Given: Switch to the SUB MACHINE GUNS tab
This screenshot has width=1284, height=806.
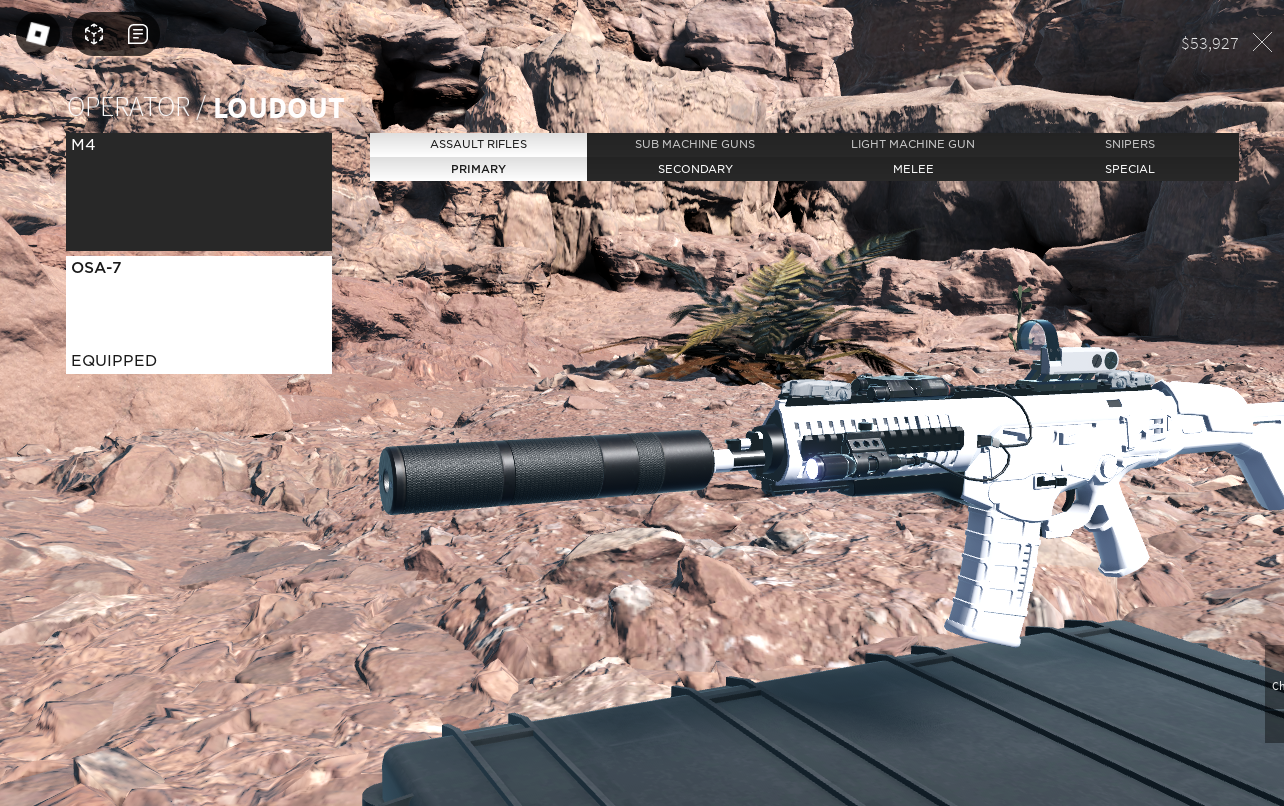Looking at the screenshot, I should (x=695, y=144).
